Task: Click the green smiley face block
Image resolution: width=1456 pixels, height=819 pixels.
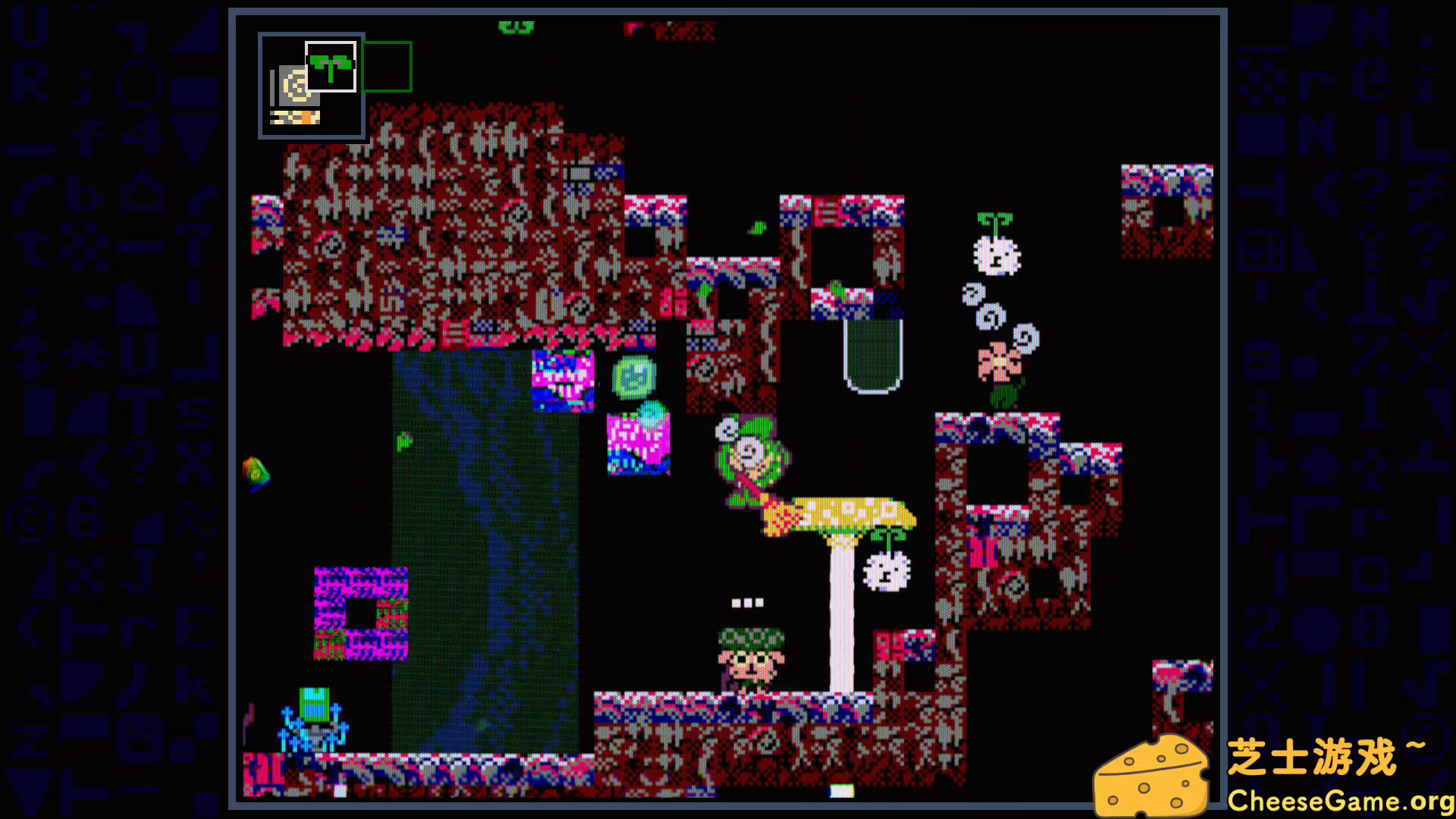Action: [x=634, y=375]
